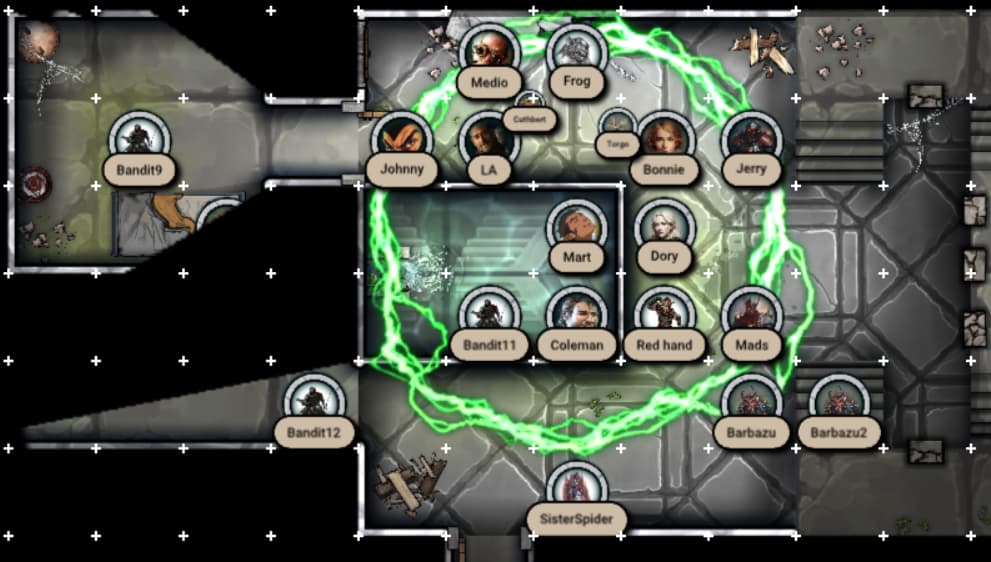Target the Bandit11 token
Screen dimensions: 991x562
tap(489, 316)
